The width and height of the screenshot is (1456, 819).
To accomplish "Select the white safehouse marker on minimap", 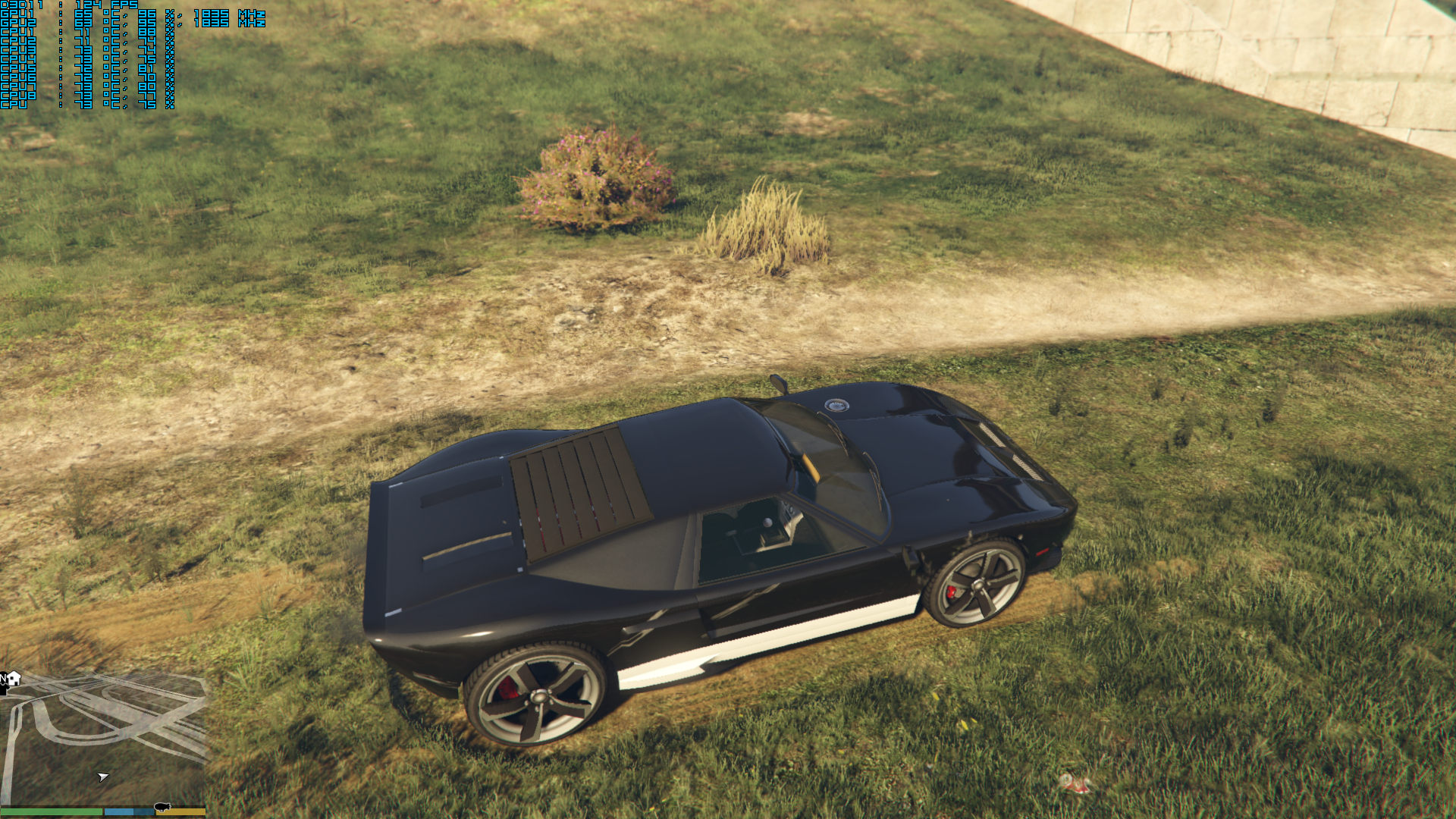I will [x=14, y=678].
